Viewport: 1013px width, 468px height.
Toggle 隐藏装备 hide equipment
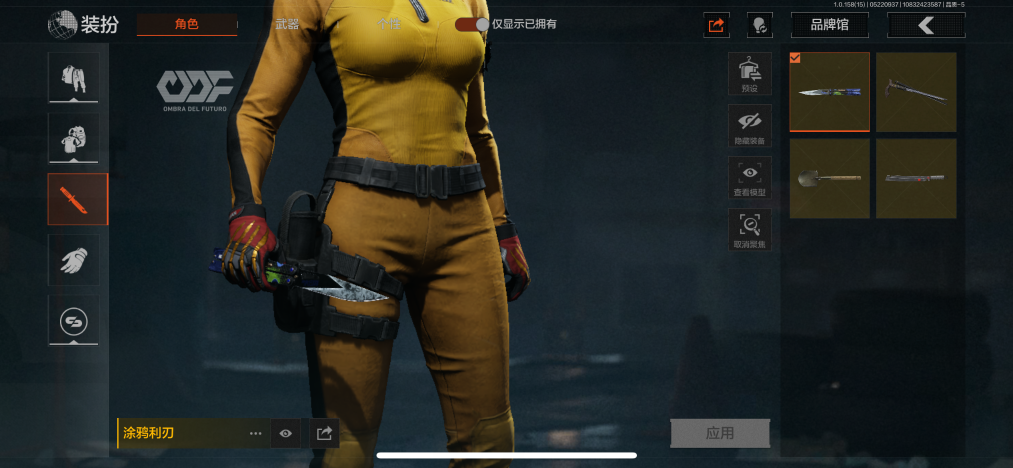point(749,126)
